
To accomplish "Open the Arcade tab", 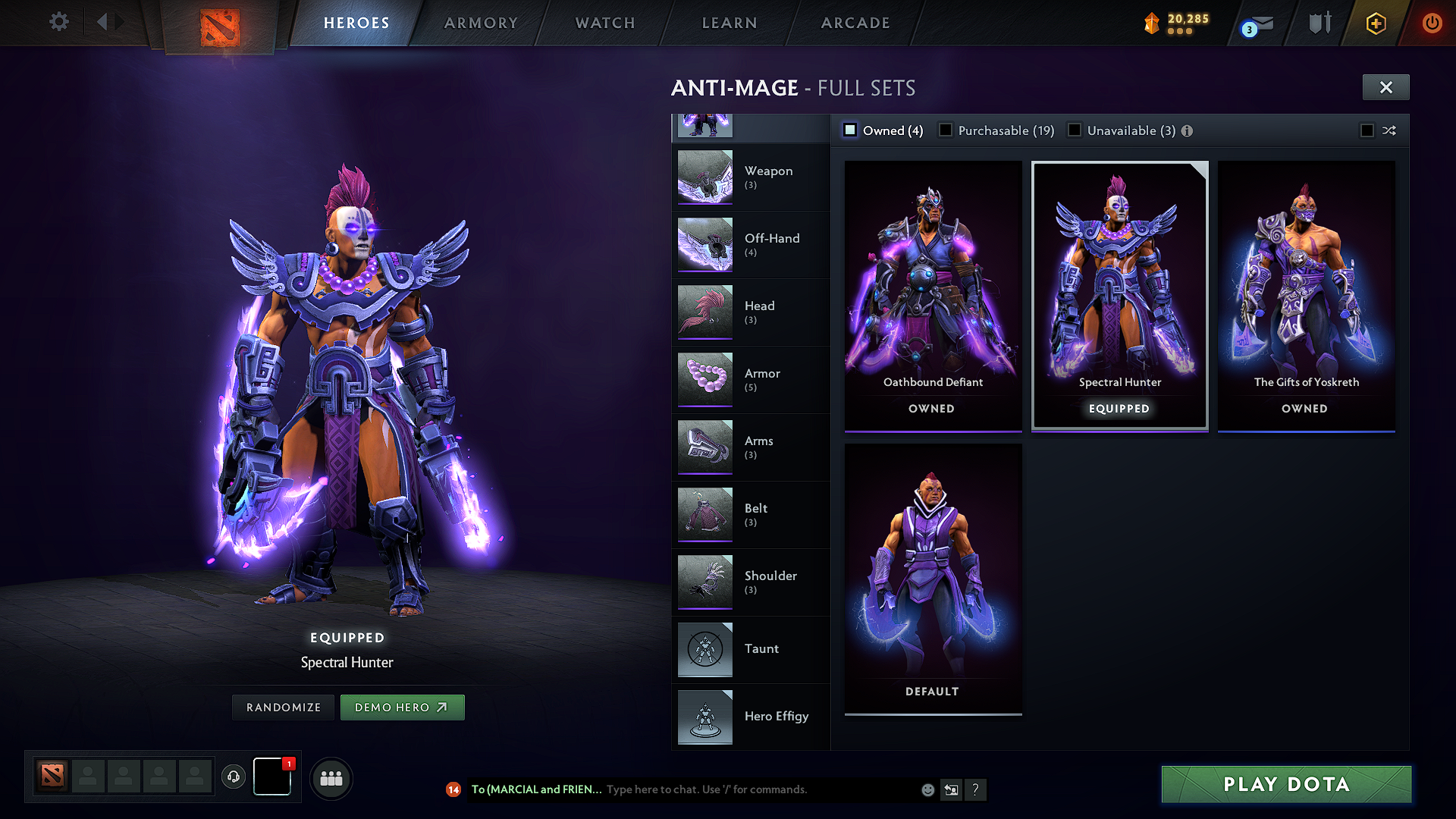I will (855, 23).
